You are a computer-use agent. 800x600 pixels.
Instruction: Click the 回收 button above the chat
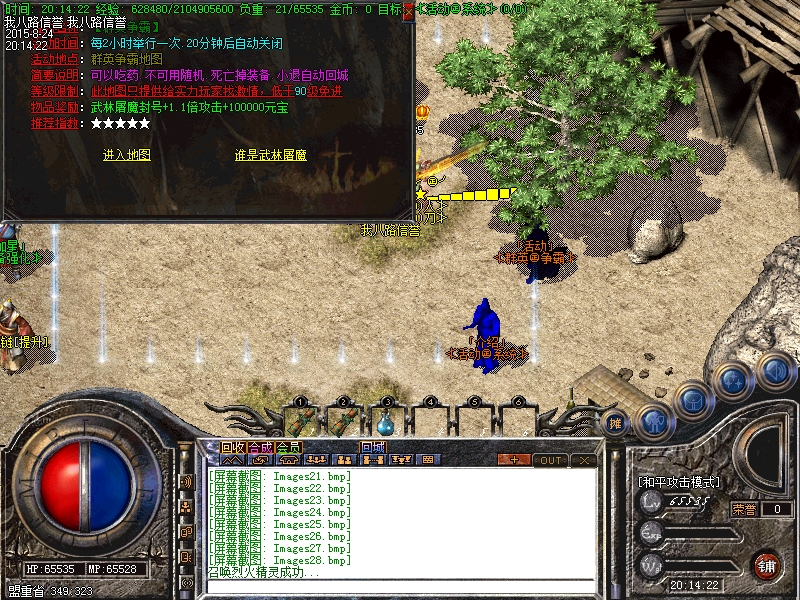coord(233,447)
